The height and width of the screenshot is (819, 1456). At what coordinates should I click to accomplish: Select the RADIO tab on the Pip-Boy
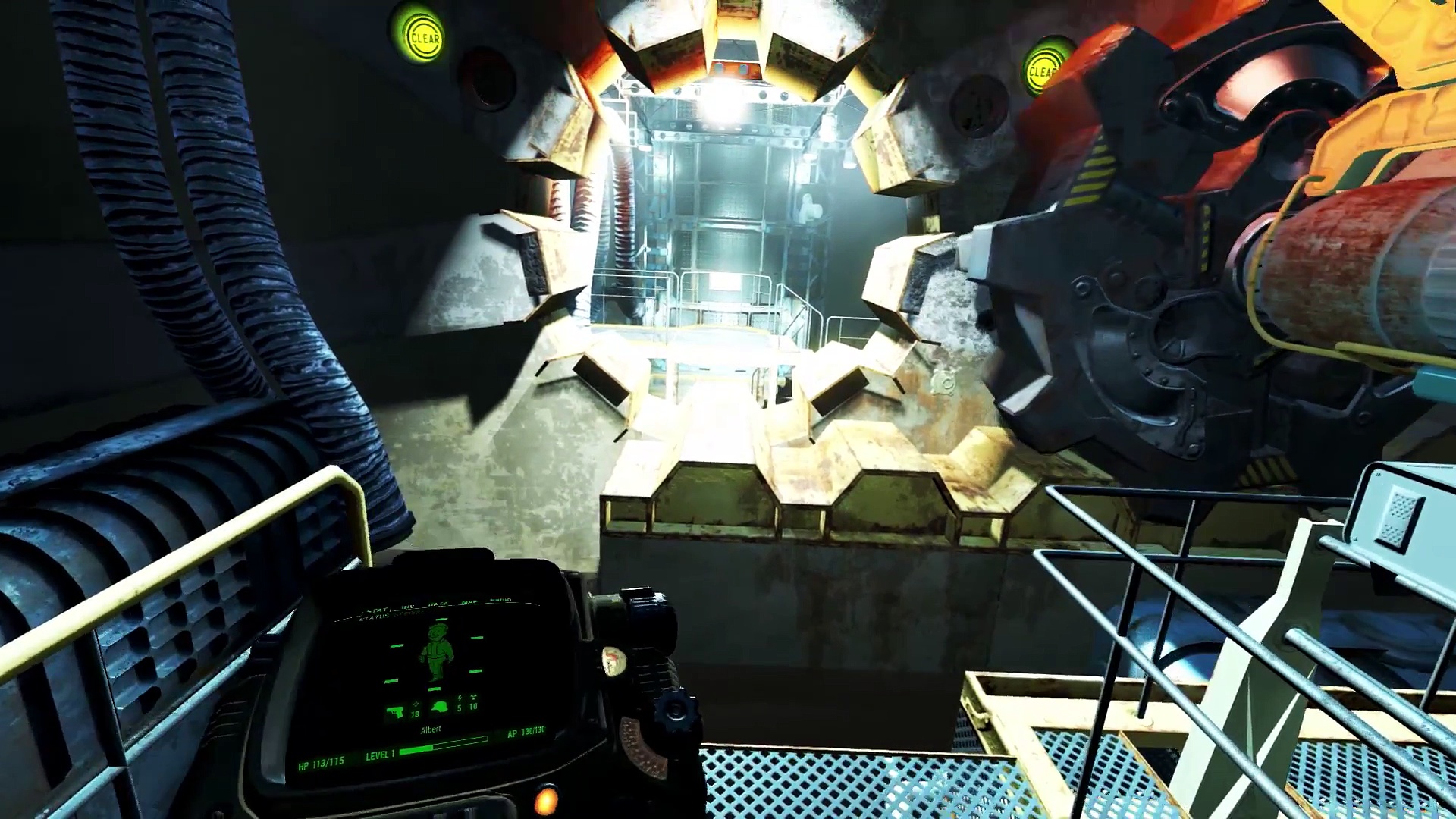500,601
